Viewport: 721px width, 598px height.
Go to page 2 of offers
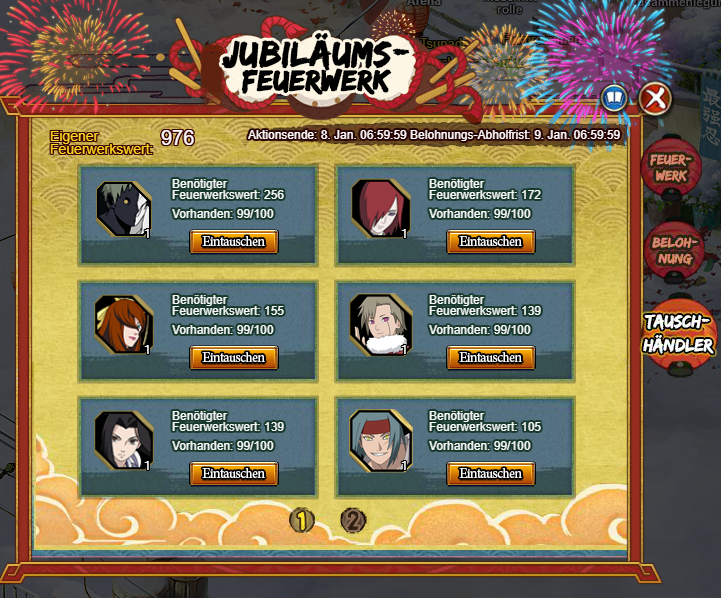point(353,520)
